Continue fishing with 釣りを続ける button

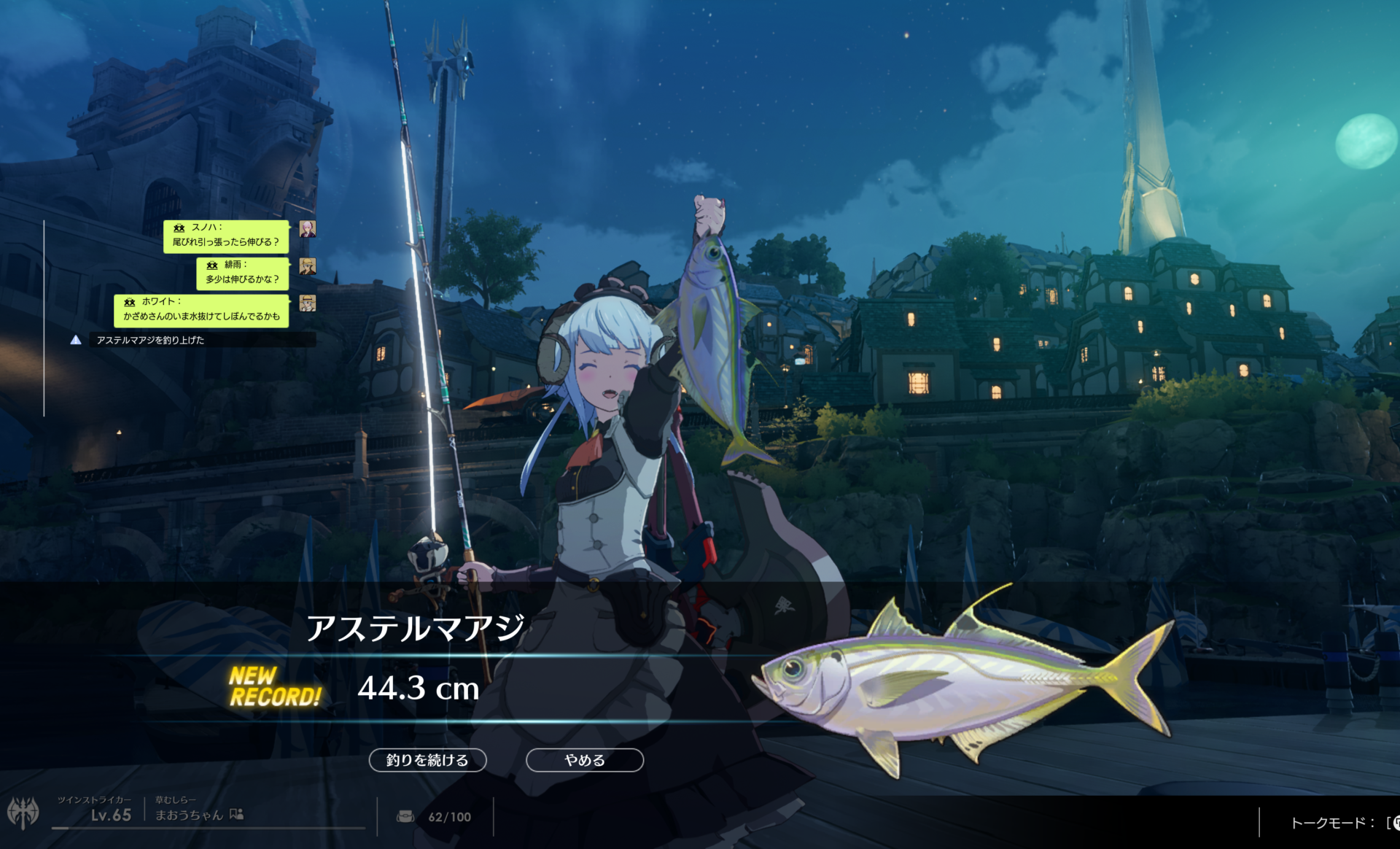tap(427, 760)
